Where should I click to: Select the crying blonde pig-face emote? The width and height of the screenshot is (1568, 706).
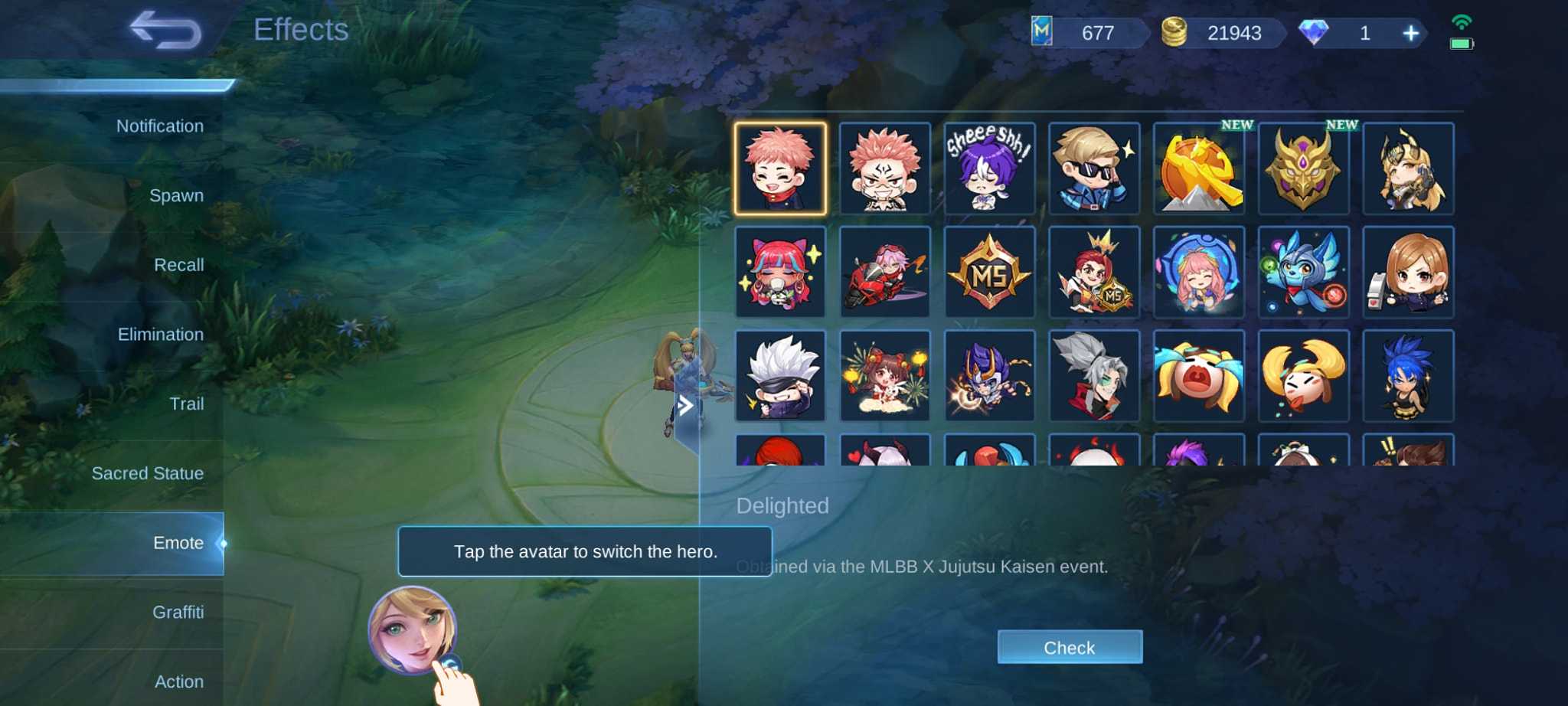[1199, 375]
